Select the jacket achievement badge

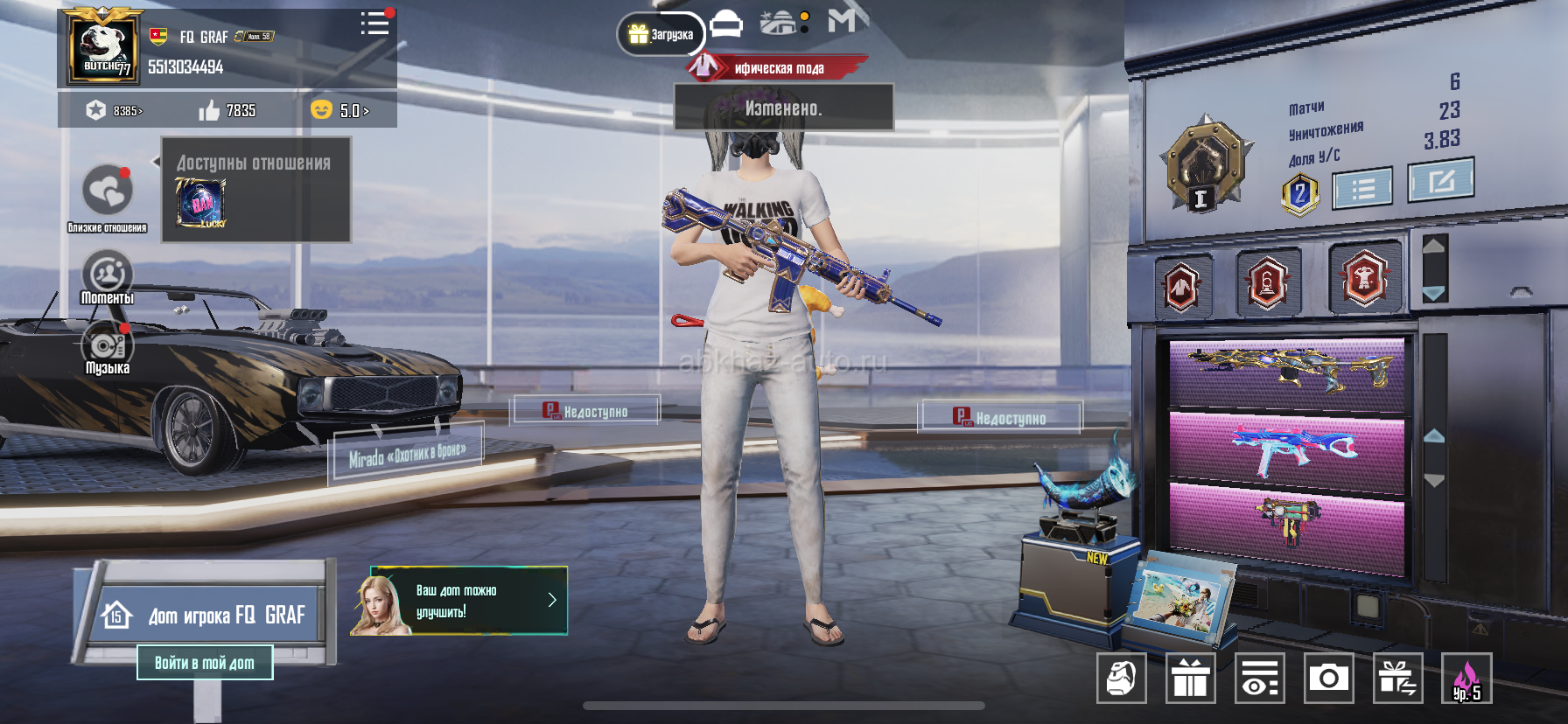tap(1181, 285)
